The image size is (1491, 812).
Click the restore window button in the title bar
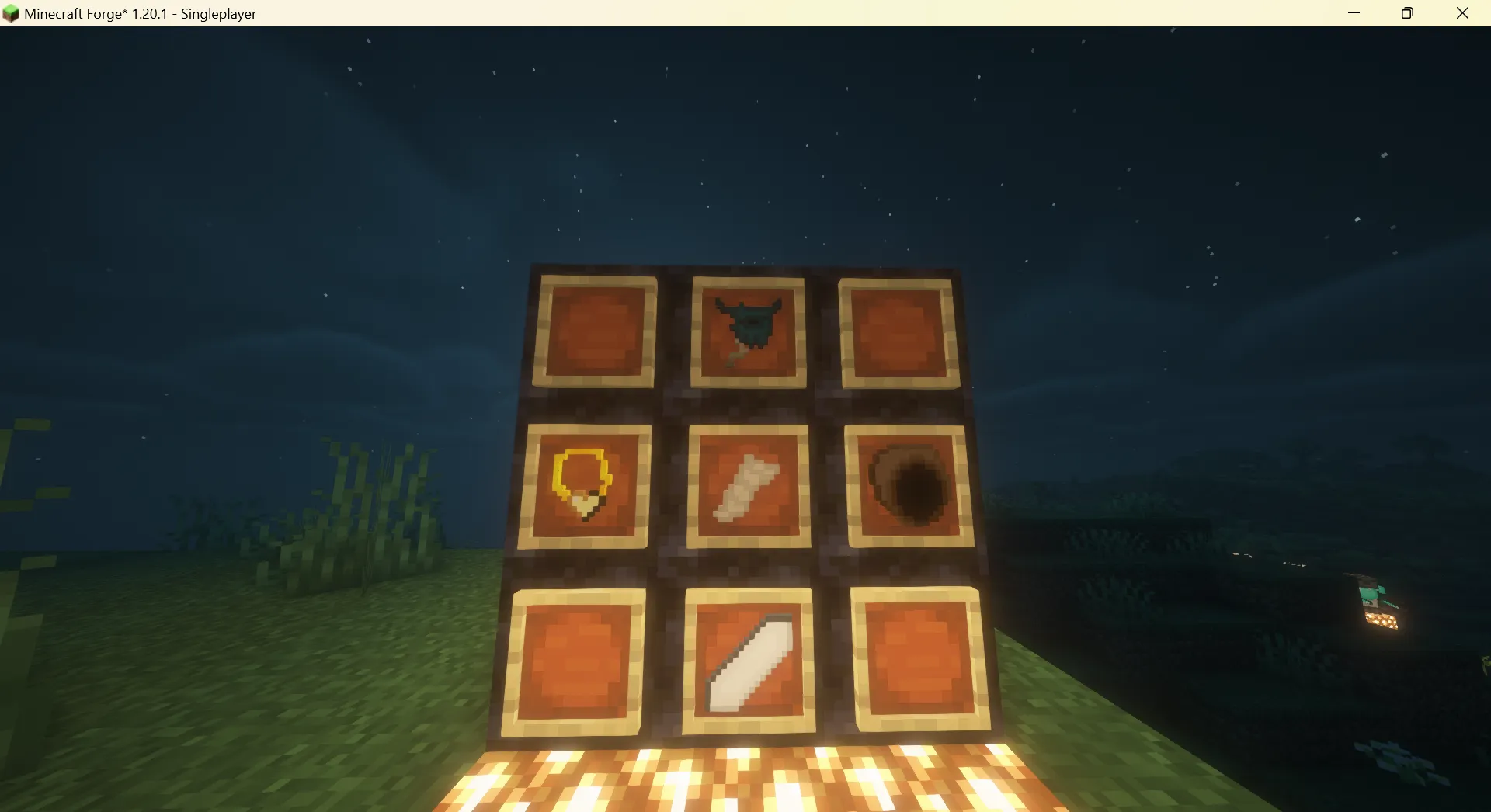[1407, 12]
